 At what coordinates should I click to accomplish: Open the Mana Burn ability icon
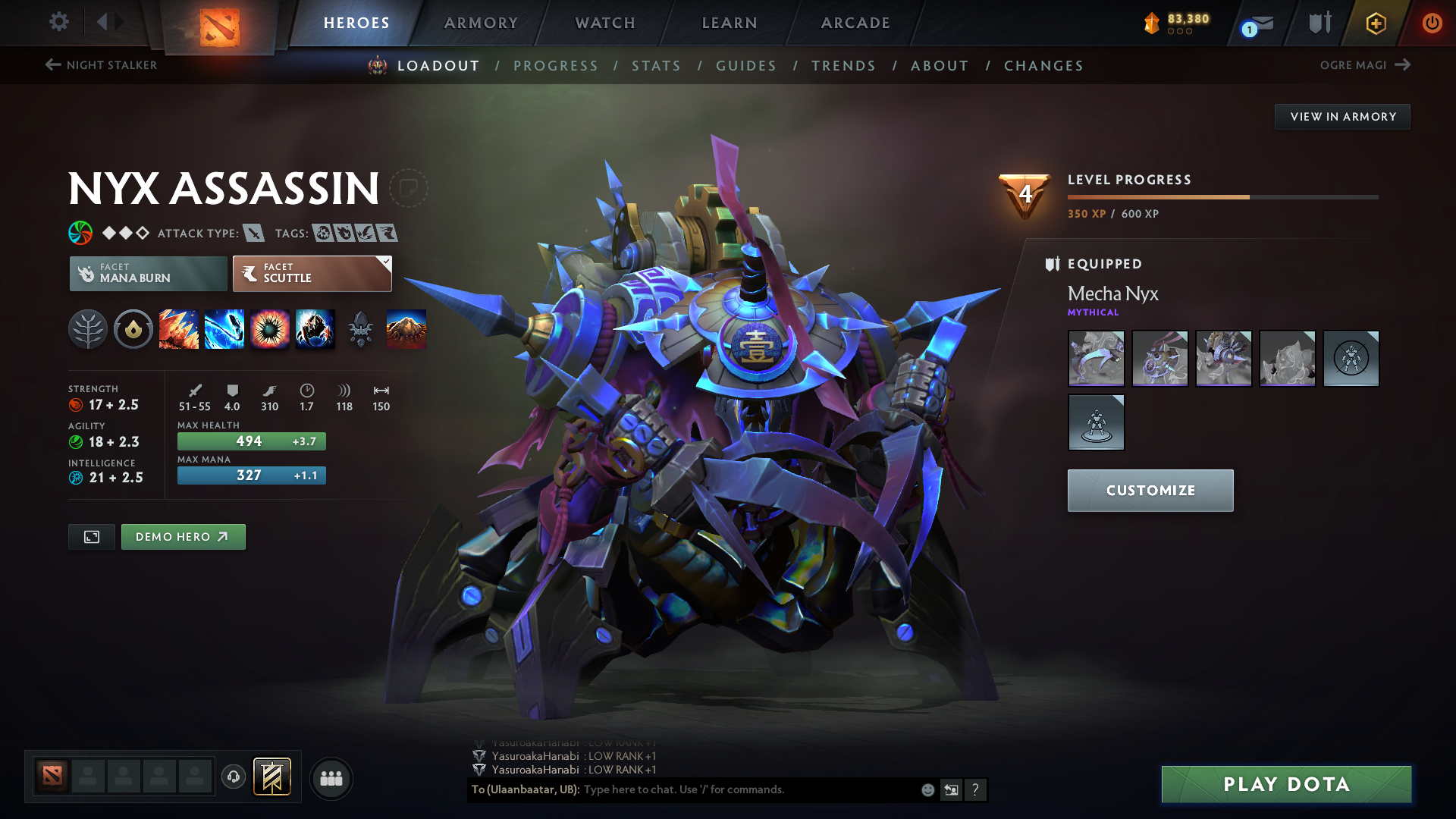click(224, 329)
